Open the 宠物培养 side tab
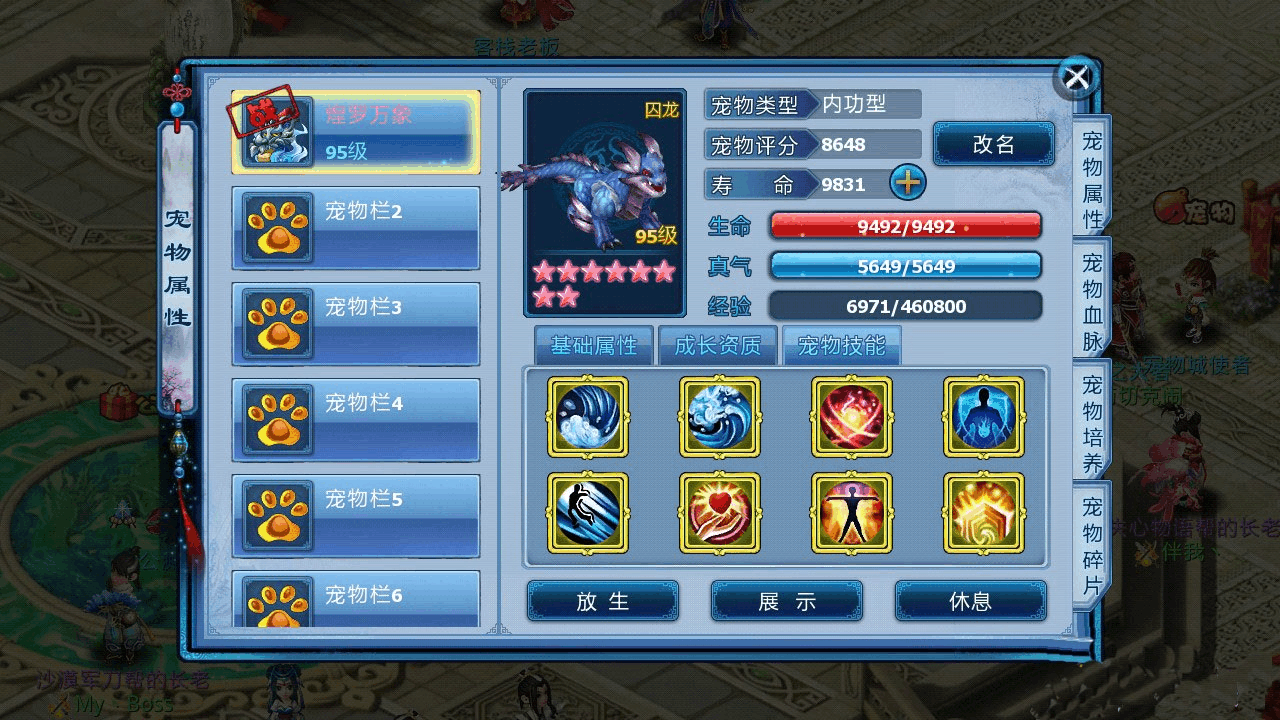 (x=1092, y=424)
